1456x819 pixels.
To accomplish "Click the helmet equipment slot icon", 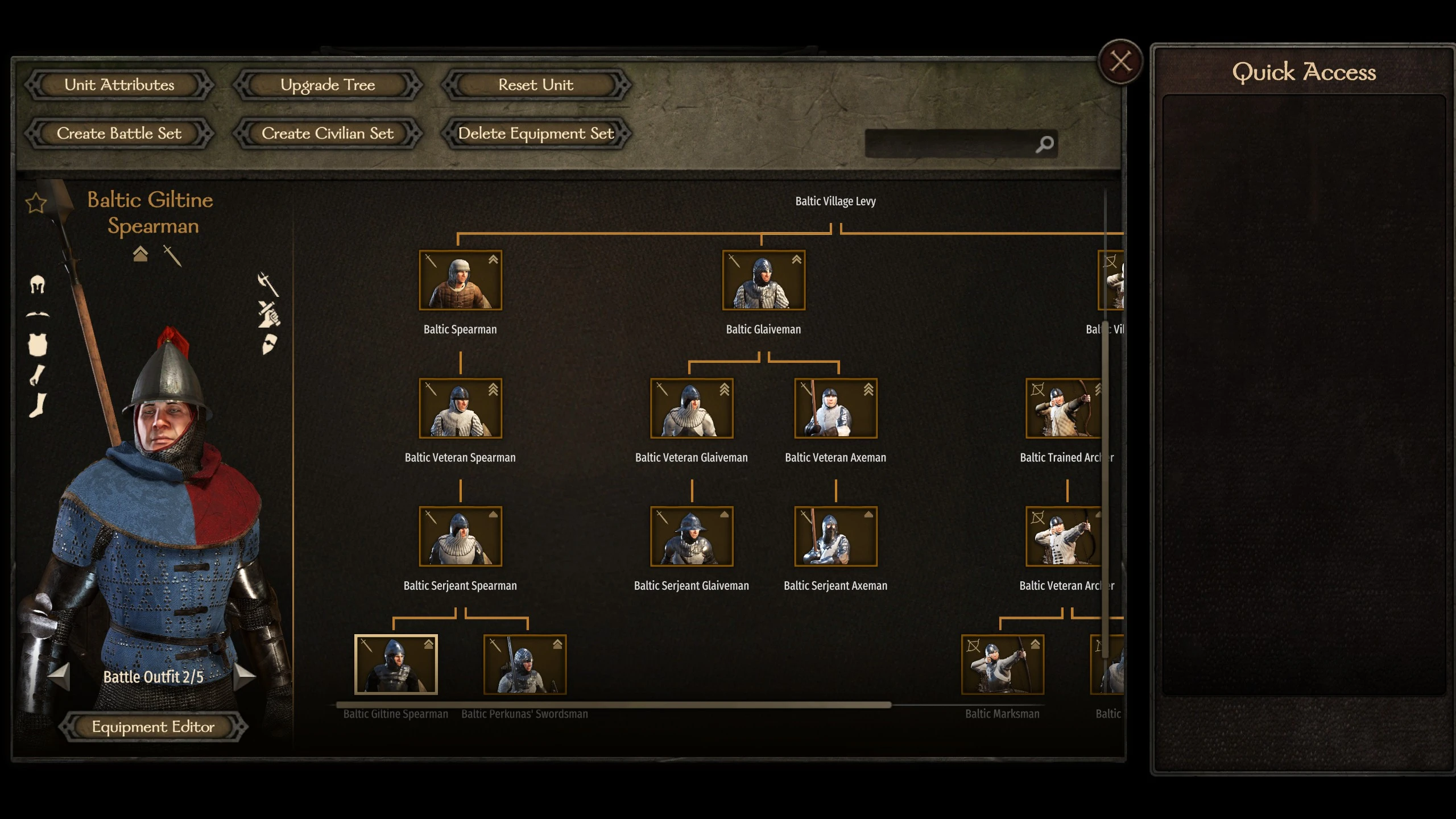I will (x=38, y=284).
